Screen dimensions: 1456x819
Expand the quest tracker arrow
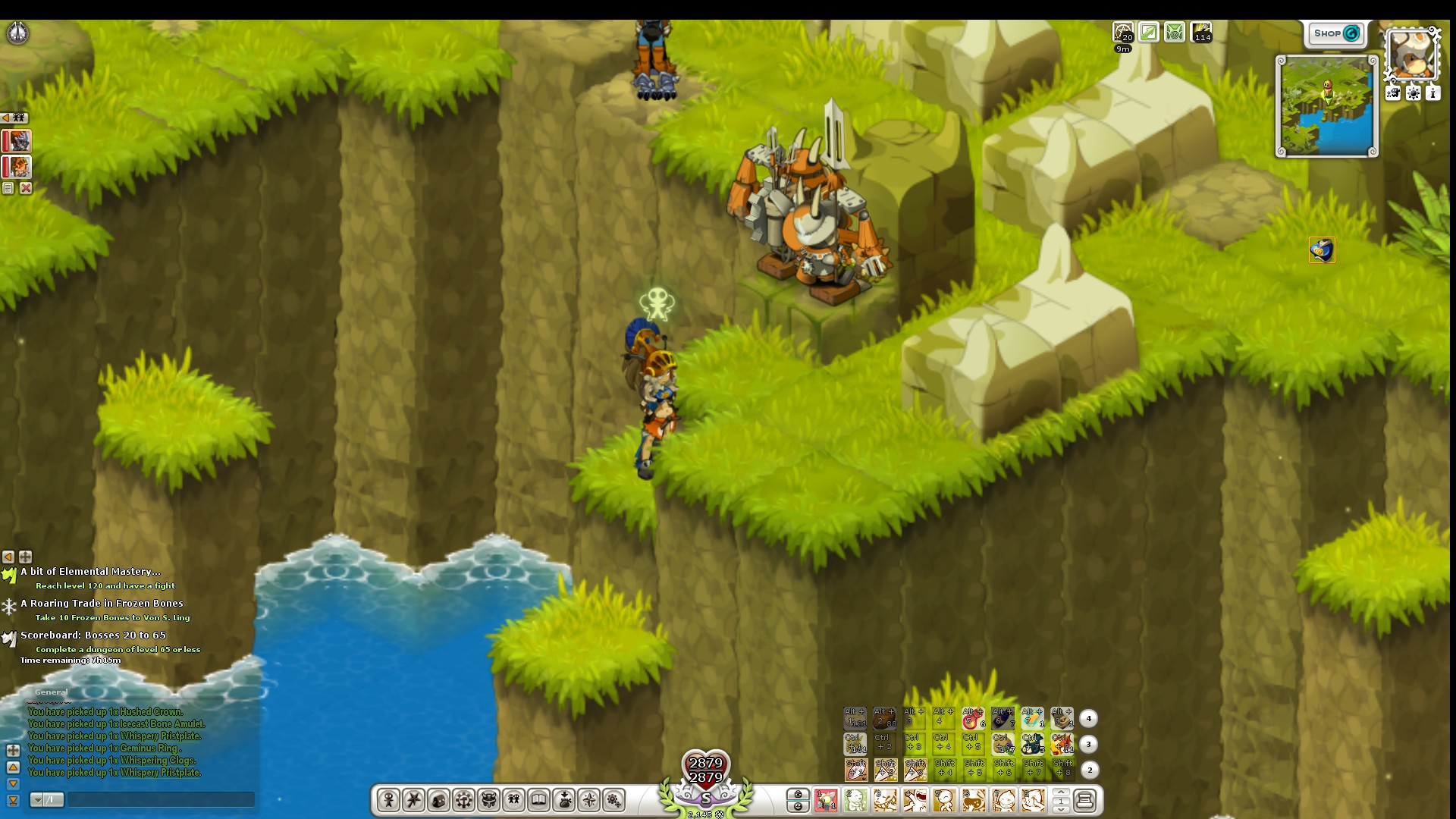coord(8,557)
